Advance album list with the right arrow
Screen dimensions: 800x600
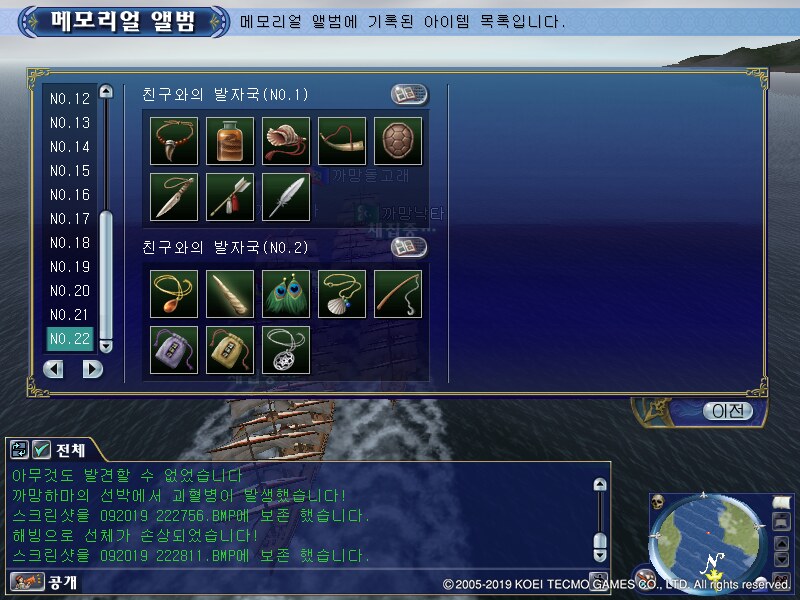[x=92, y=369]
